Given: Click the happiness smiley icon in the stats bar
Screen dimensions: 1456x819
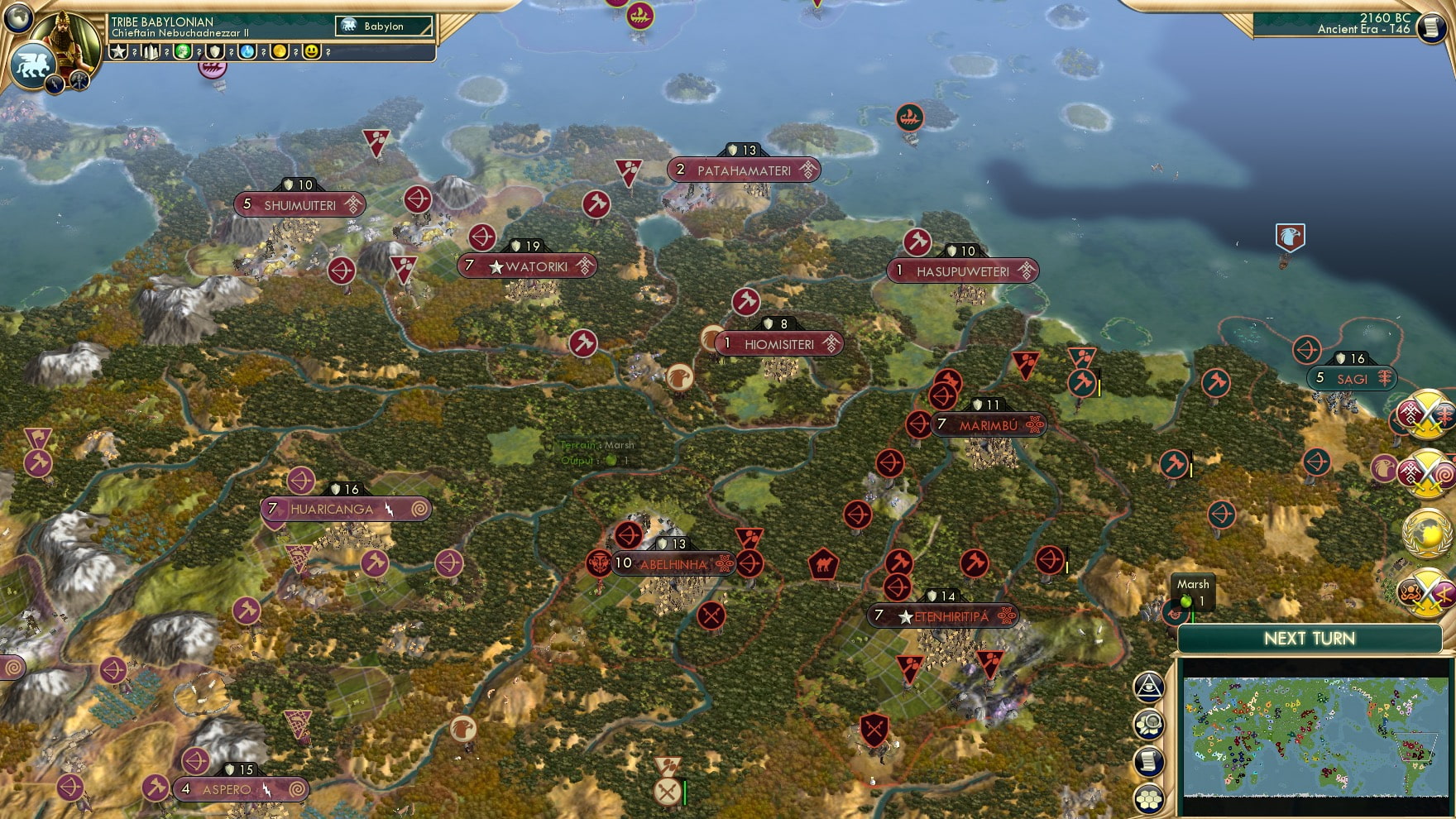Looking at the screenshot, I should click(310, 53).
